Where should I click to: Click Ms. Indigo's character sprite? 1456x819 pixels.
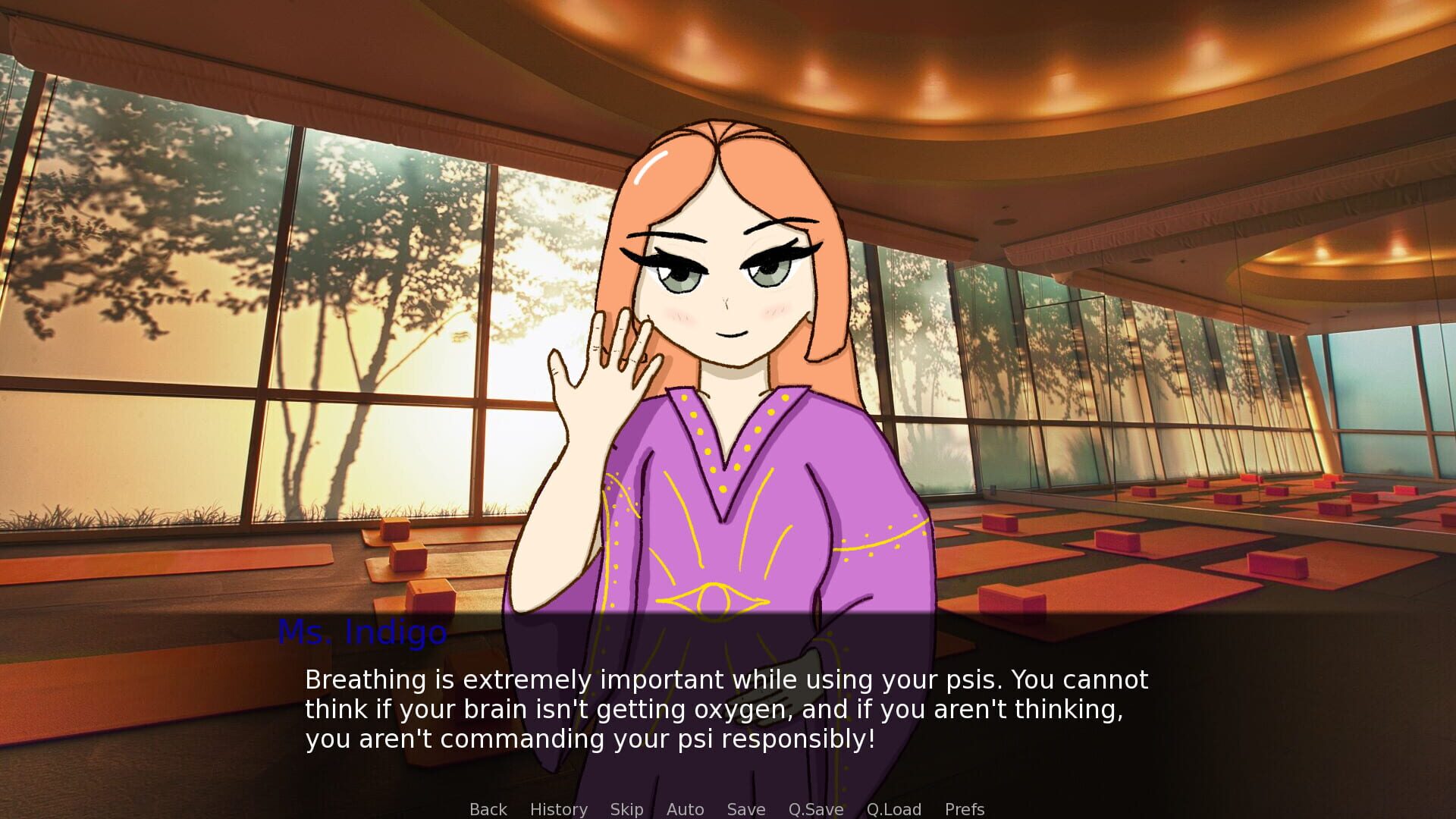pos(728,303)
